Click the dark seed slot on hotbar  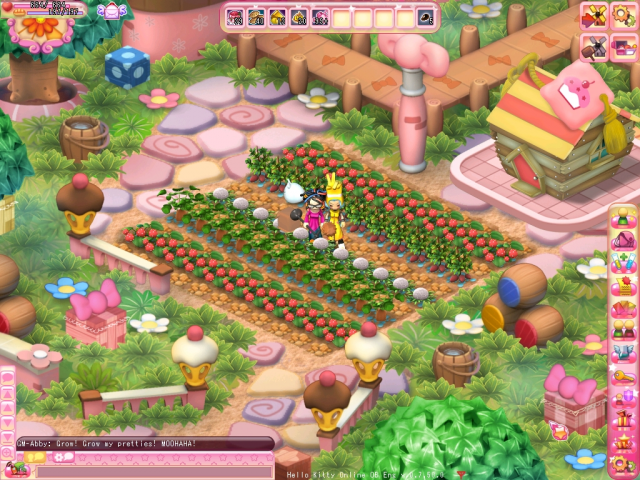click(426, 17)
